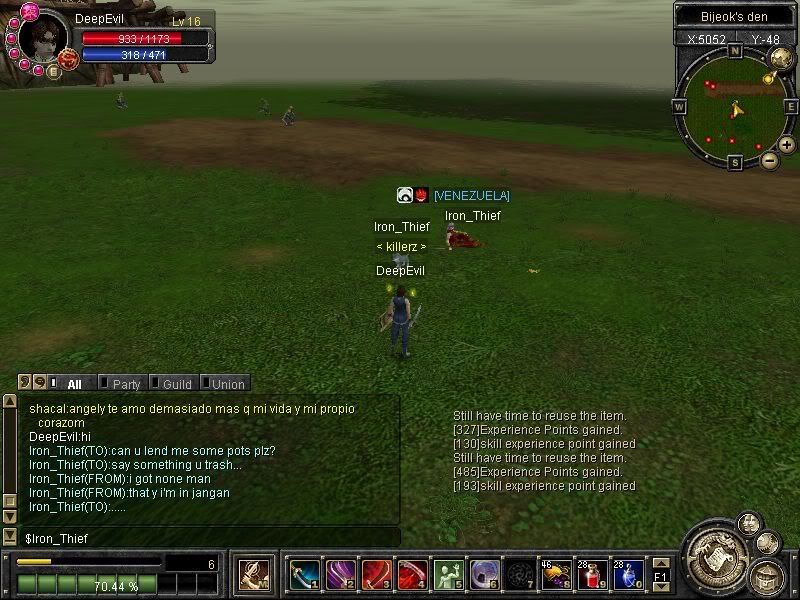The image size is (800, 600).
Task: Select the Union chat tab
Action: coord(226,384)
